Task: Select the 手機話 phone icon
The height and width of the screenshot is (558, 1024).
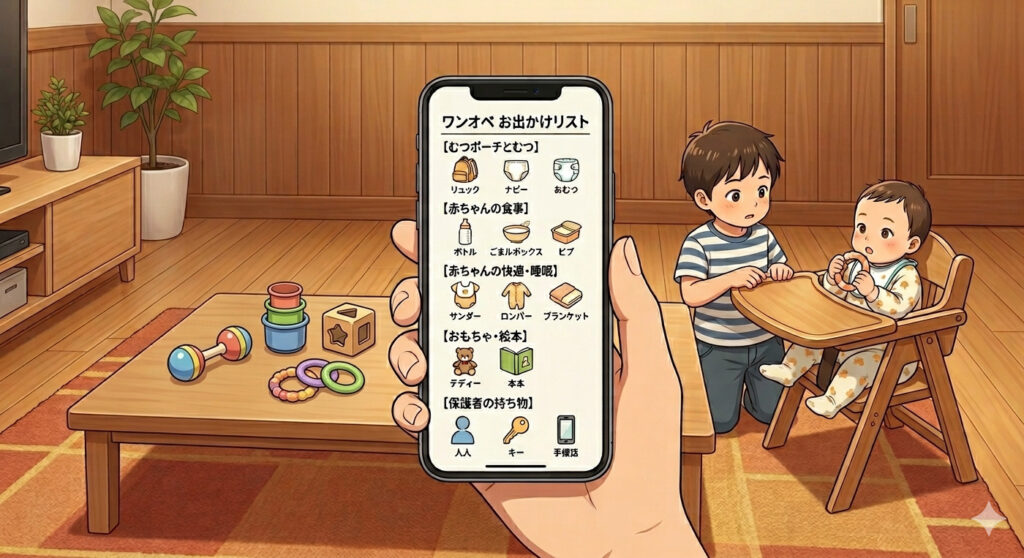Action: [x=566, y=431]
